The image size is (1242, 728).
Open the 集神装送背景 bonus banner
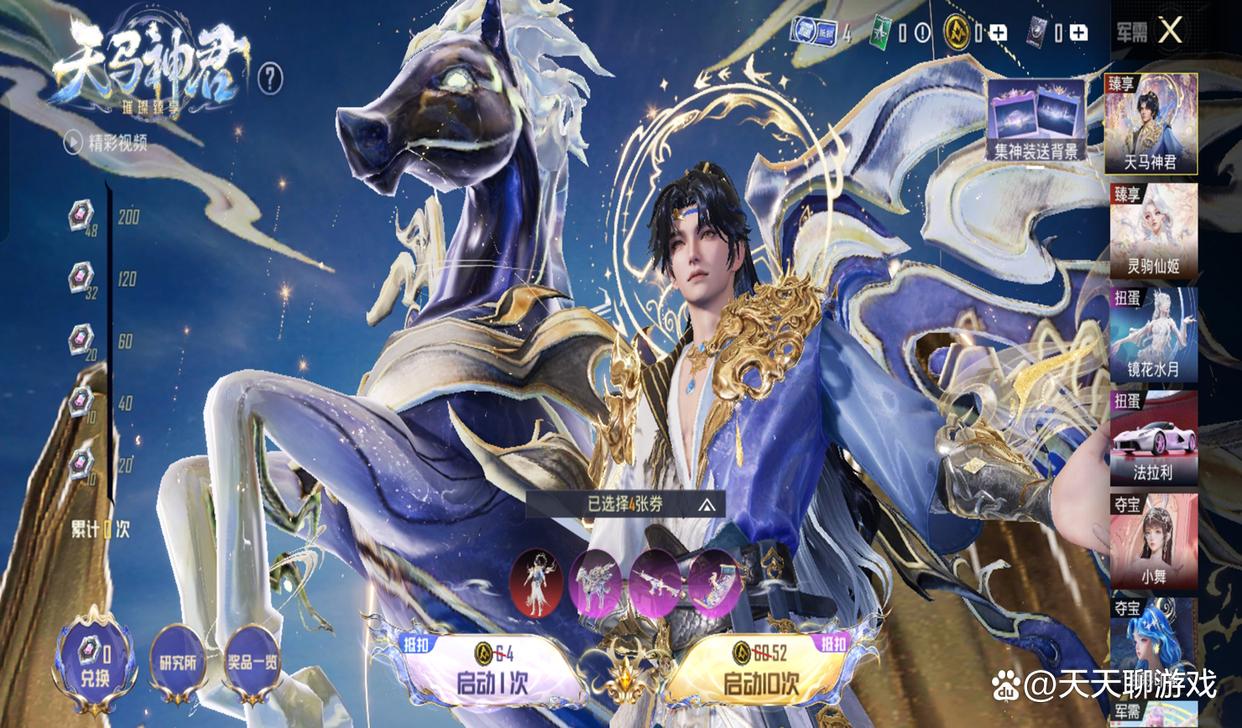[1036, 120]
